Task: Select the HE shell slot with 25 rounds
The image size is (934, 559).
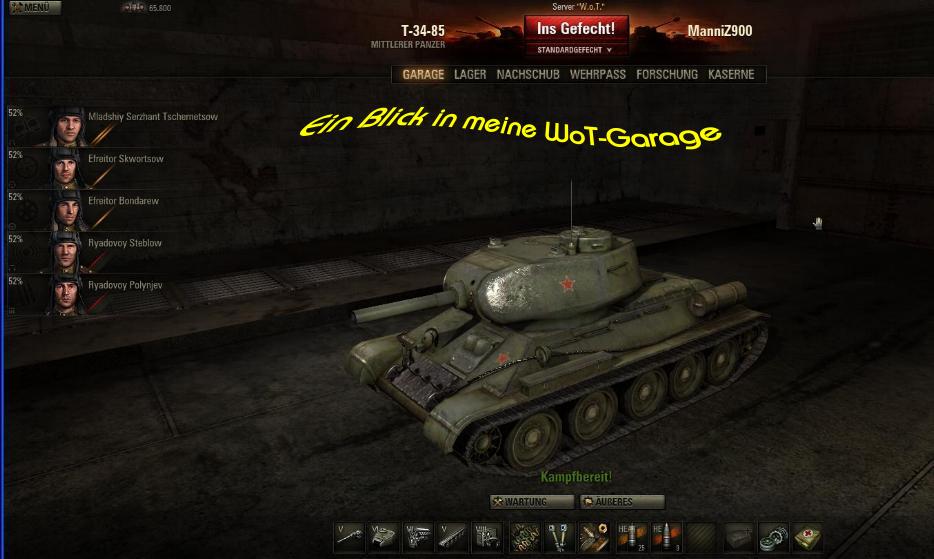Action: click(630, 536)
